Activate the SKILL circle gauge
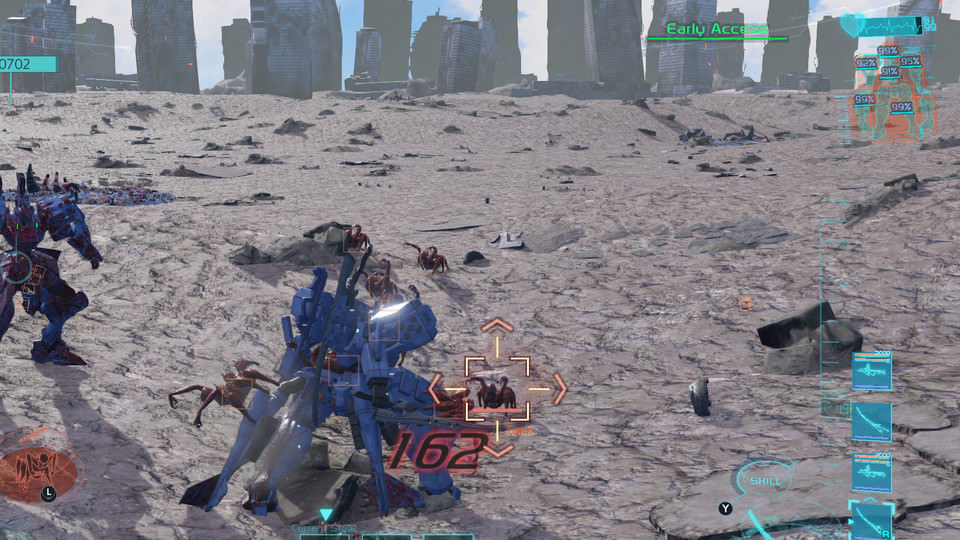This screenshot has width=960, height=540. tap(765, 480)
